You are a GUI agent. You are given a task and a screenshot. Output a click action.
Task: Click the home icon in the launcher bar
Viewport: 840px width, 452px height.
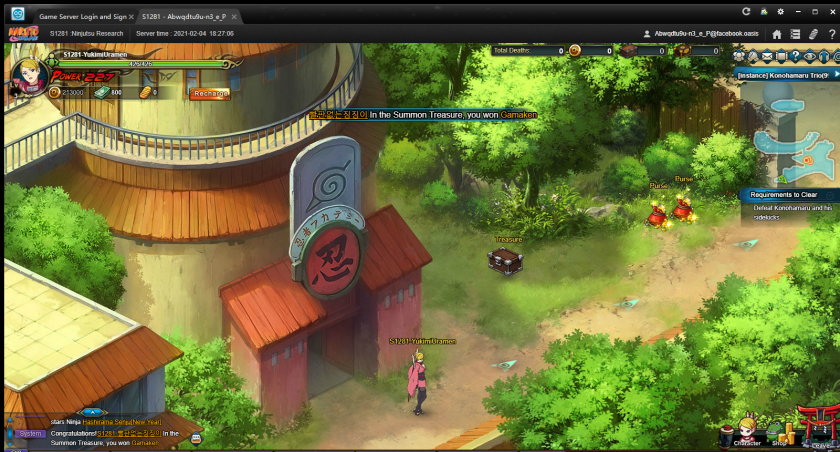coord(777,34)
